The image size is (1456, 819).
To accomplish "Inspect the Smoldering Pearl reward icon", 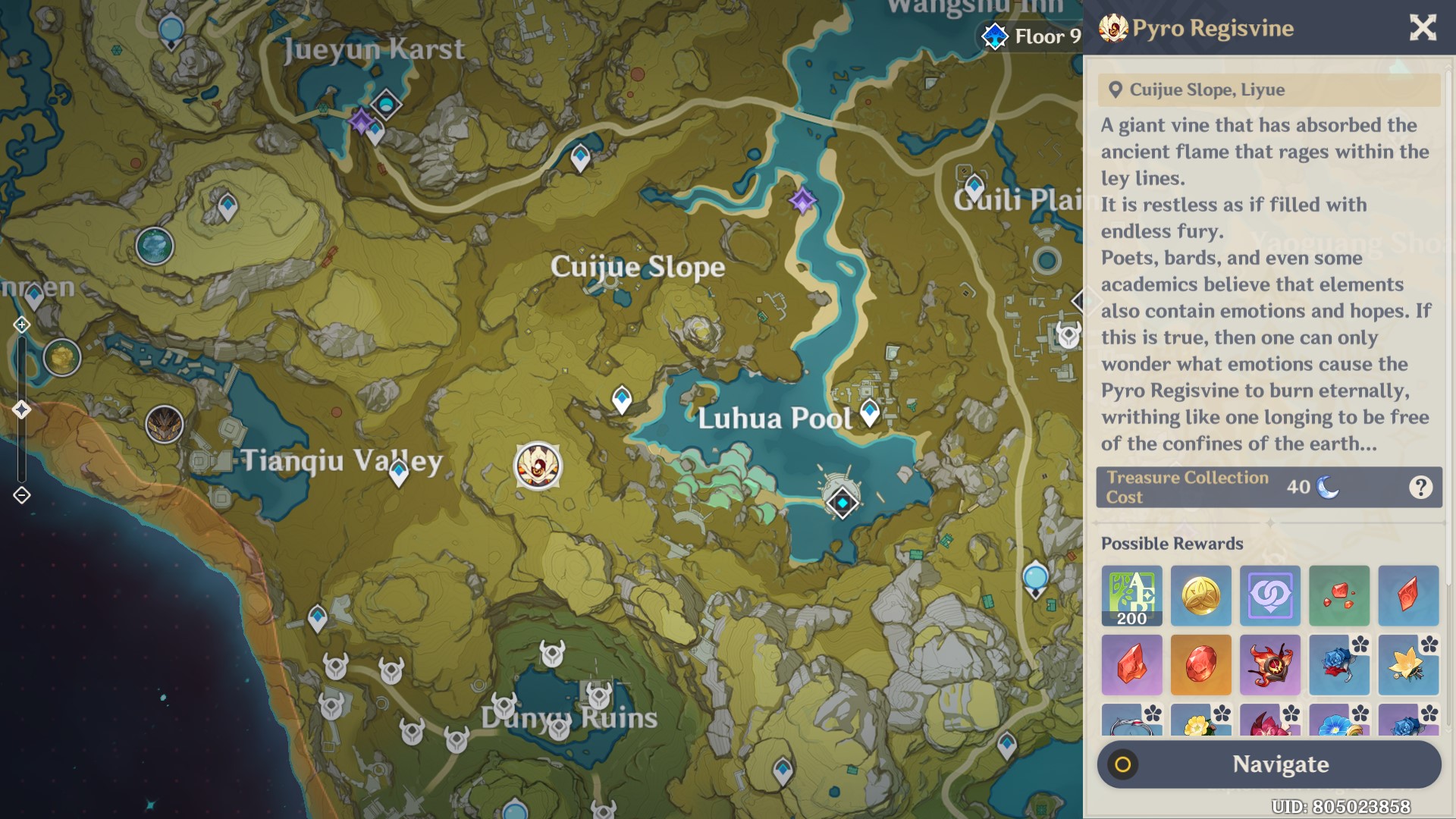I will (1269, 665).
